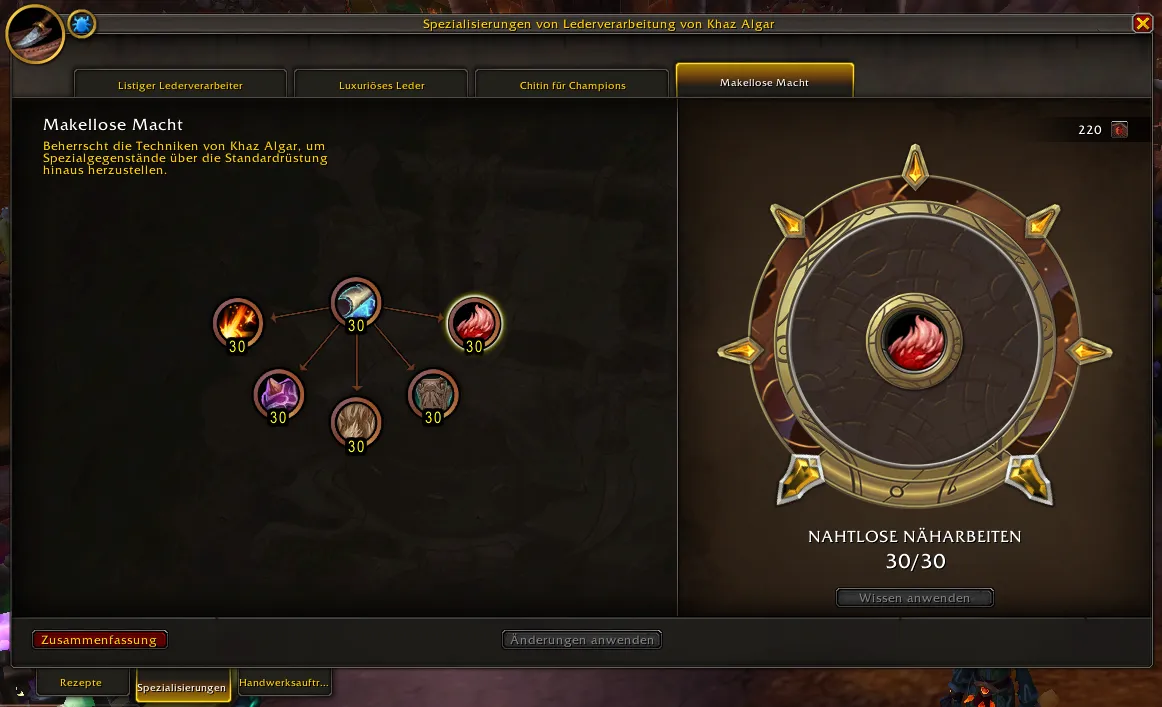
Task: Click the Wissen anwenden button
Action: 914,598
